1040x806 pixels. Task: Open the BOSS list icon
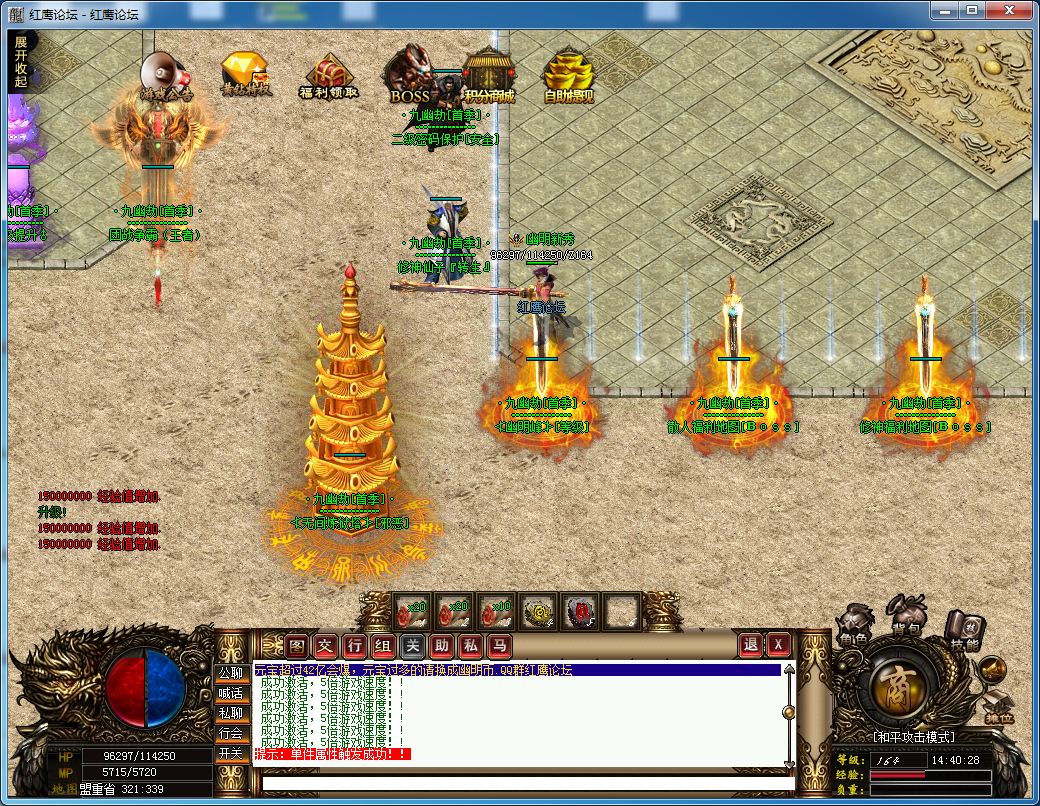point(410,76)
